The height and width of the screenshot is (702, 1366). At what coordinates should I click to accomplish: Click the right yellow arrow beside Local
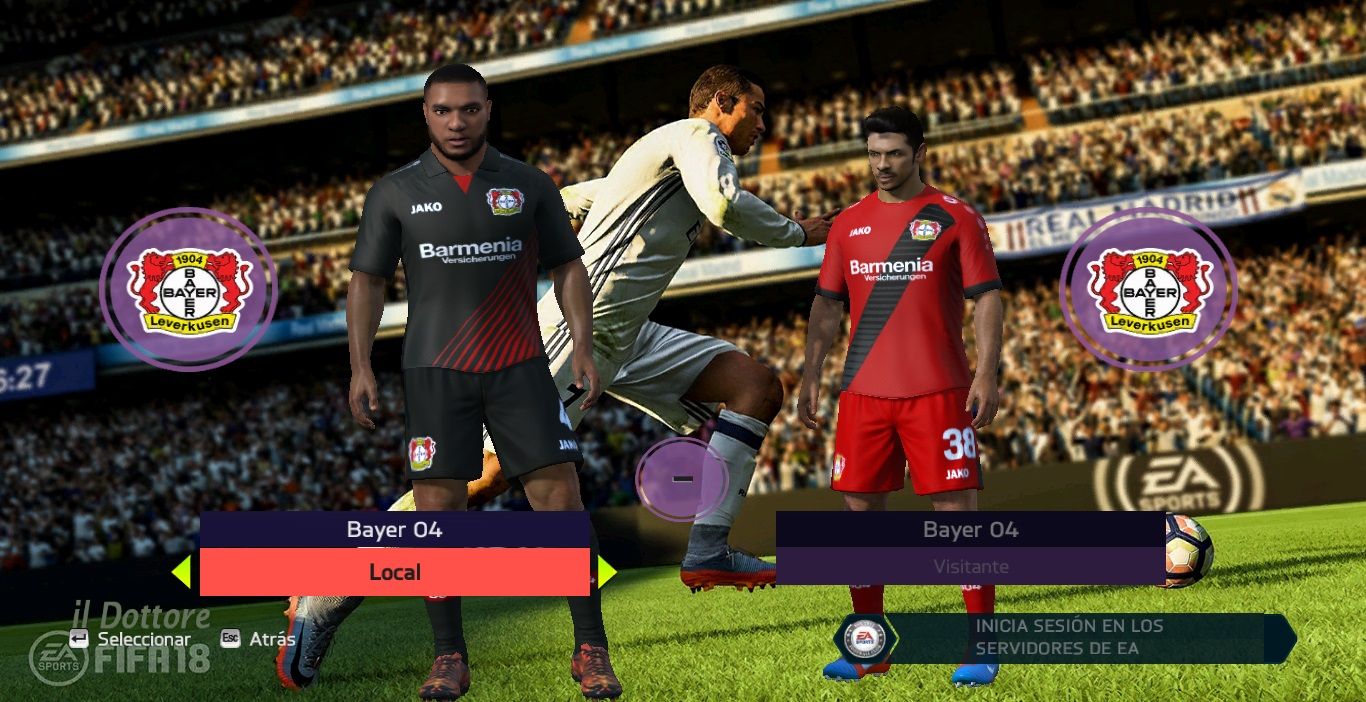[x=606, y=572]
